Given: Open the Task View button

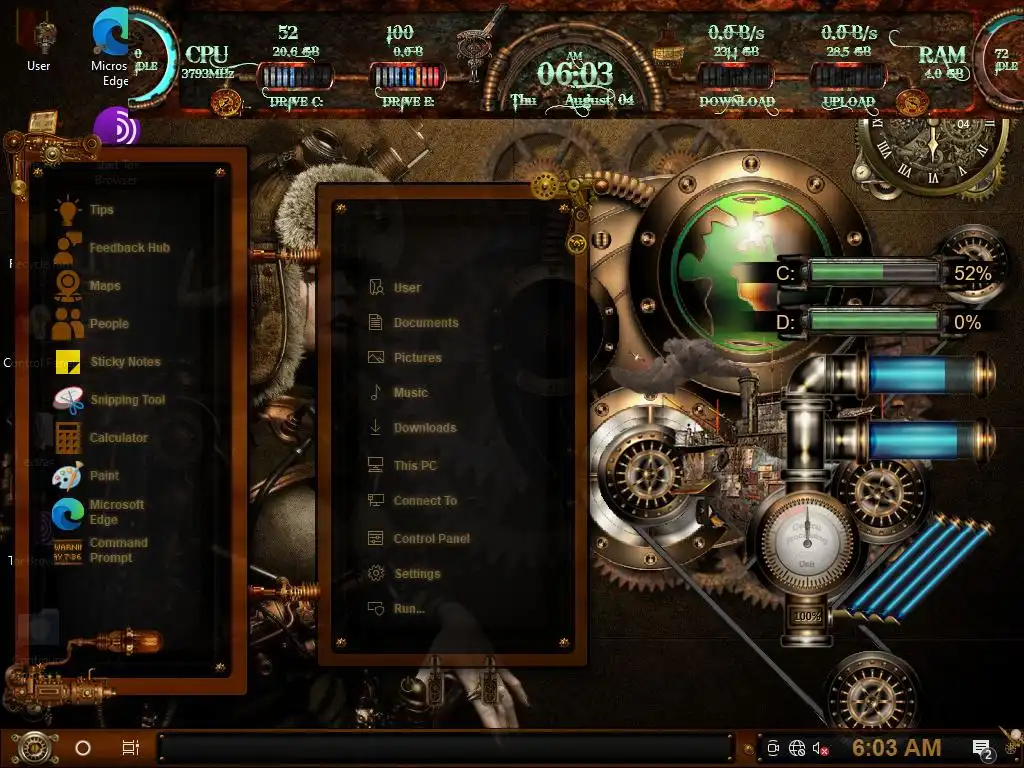Looking at the screenshot, I should (130, 747).
